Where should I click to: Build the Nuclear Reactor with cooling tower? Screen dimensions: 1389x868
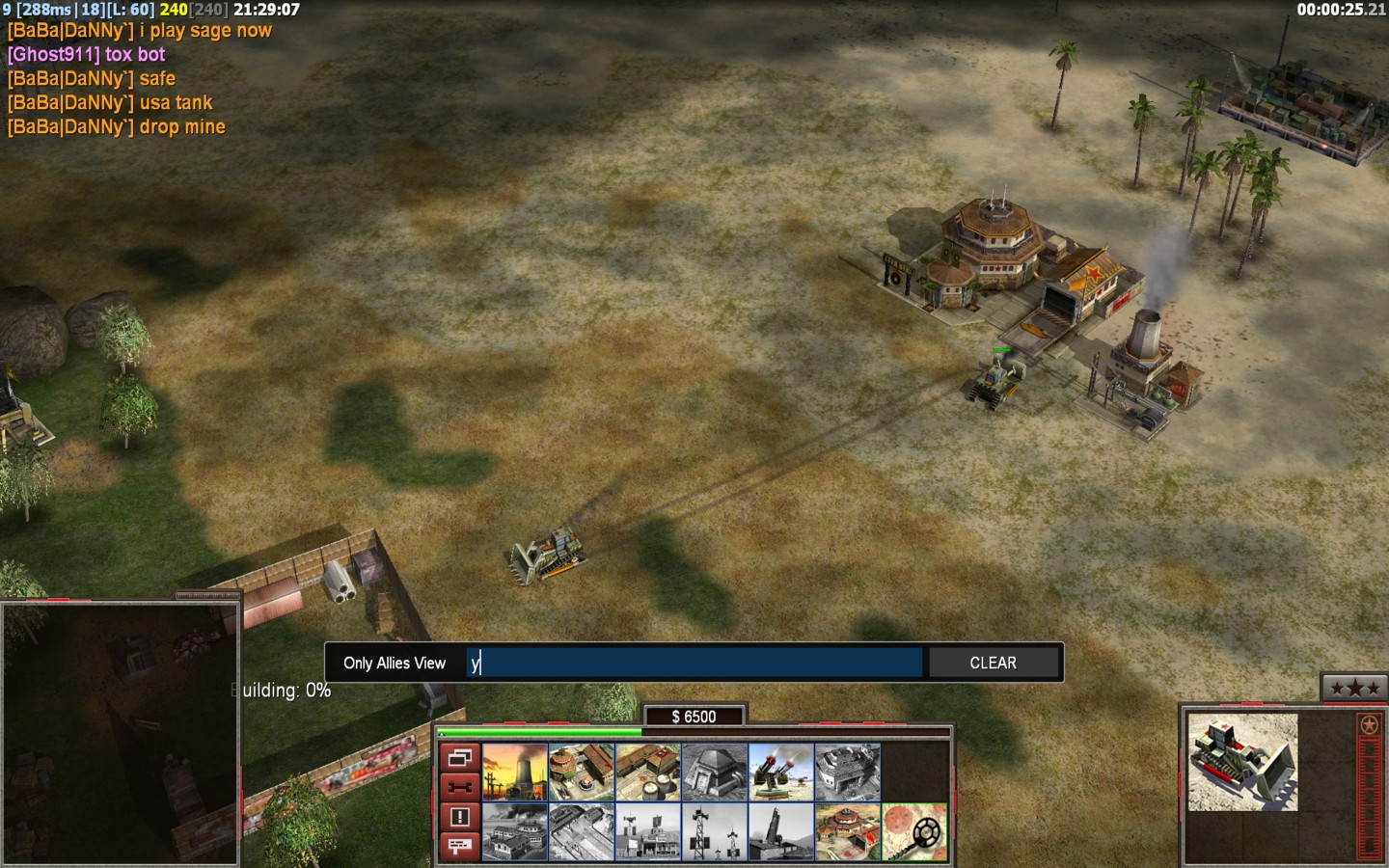[x=515, y=772]
